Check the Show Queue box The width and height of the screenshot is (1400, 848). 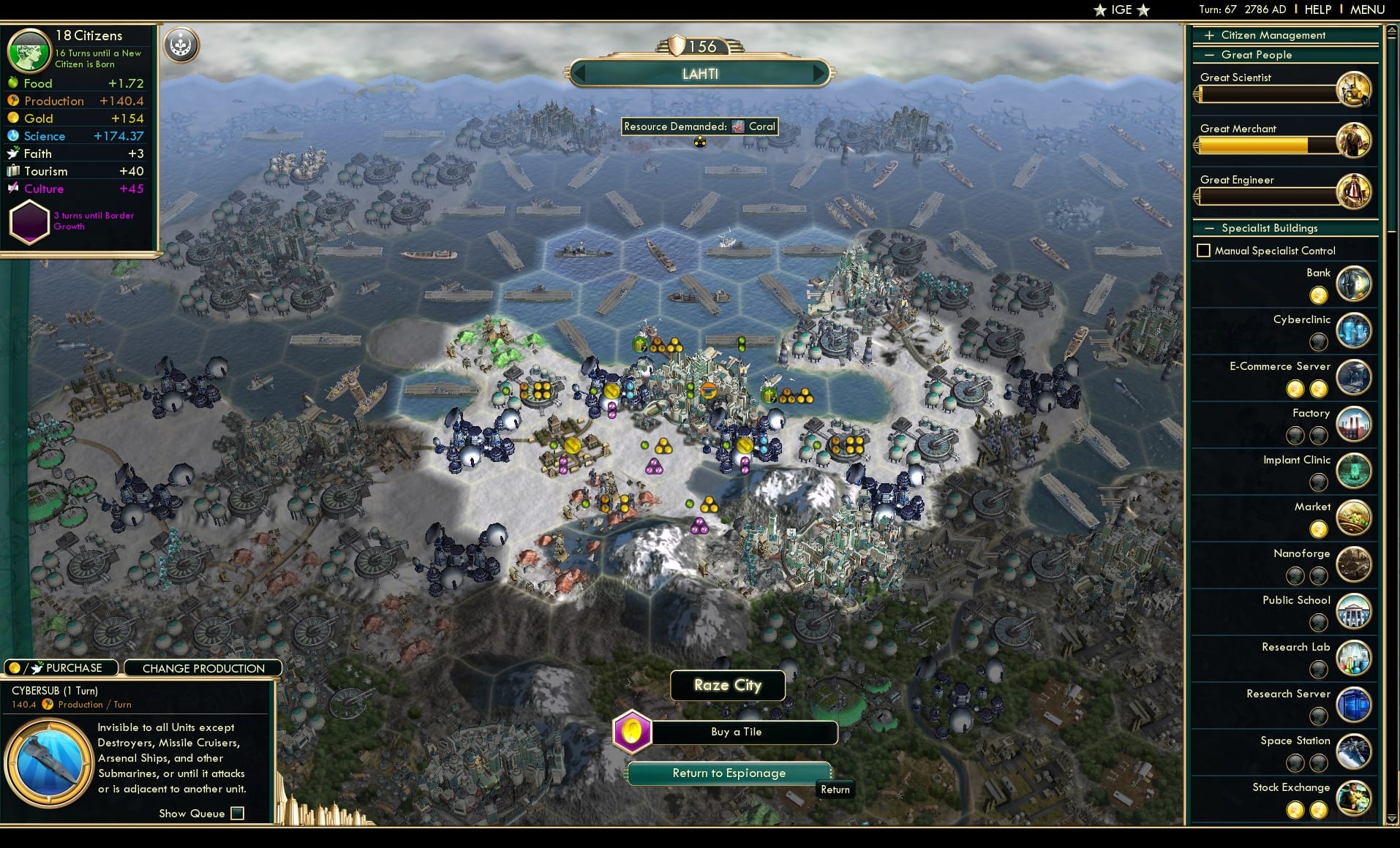tap(237, 813)
